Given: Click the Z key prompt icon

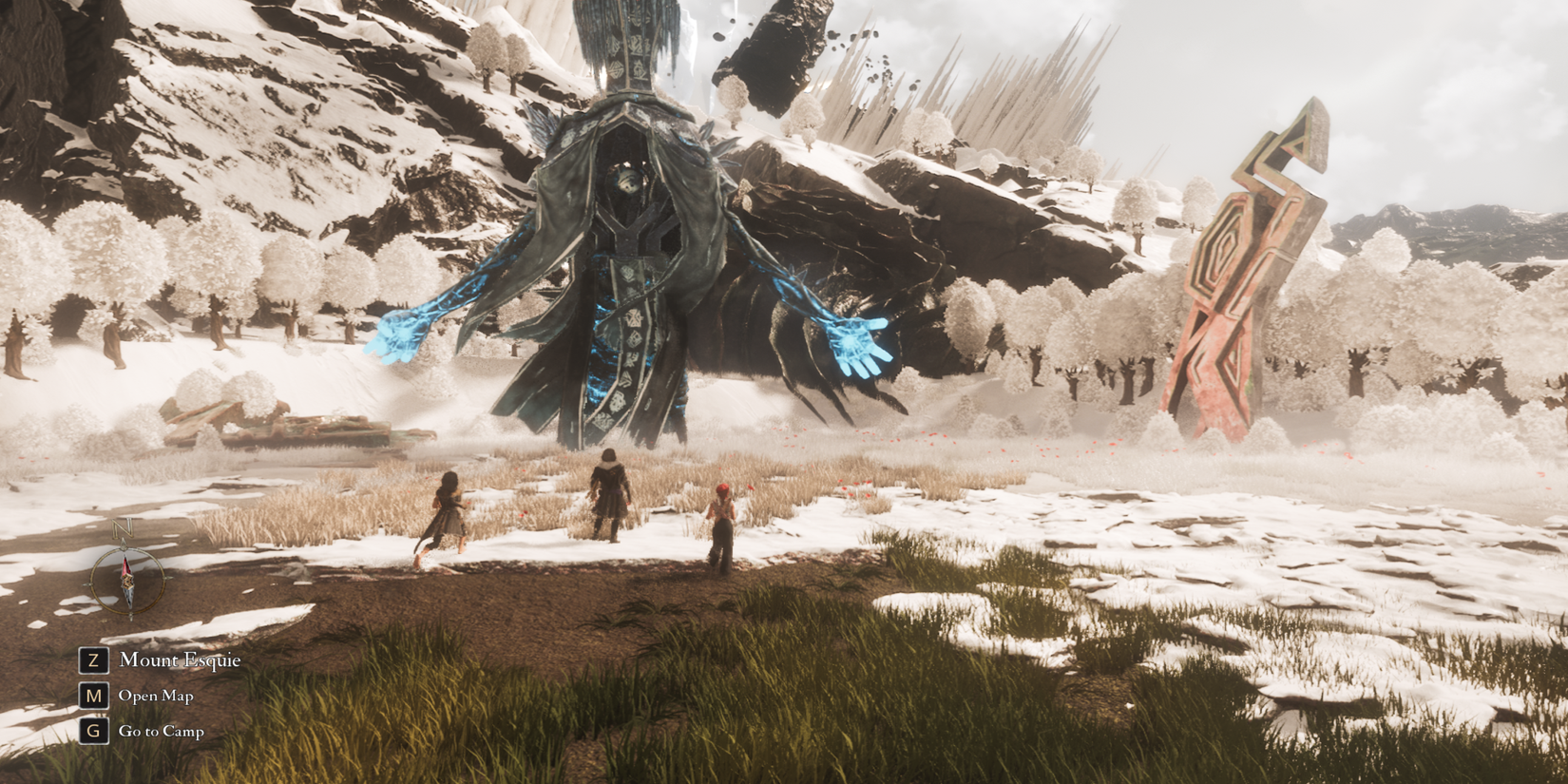Looking at the screenshot, I should click(x=92, y=660).
